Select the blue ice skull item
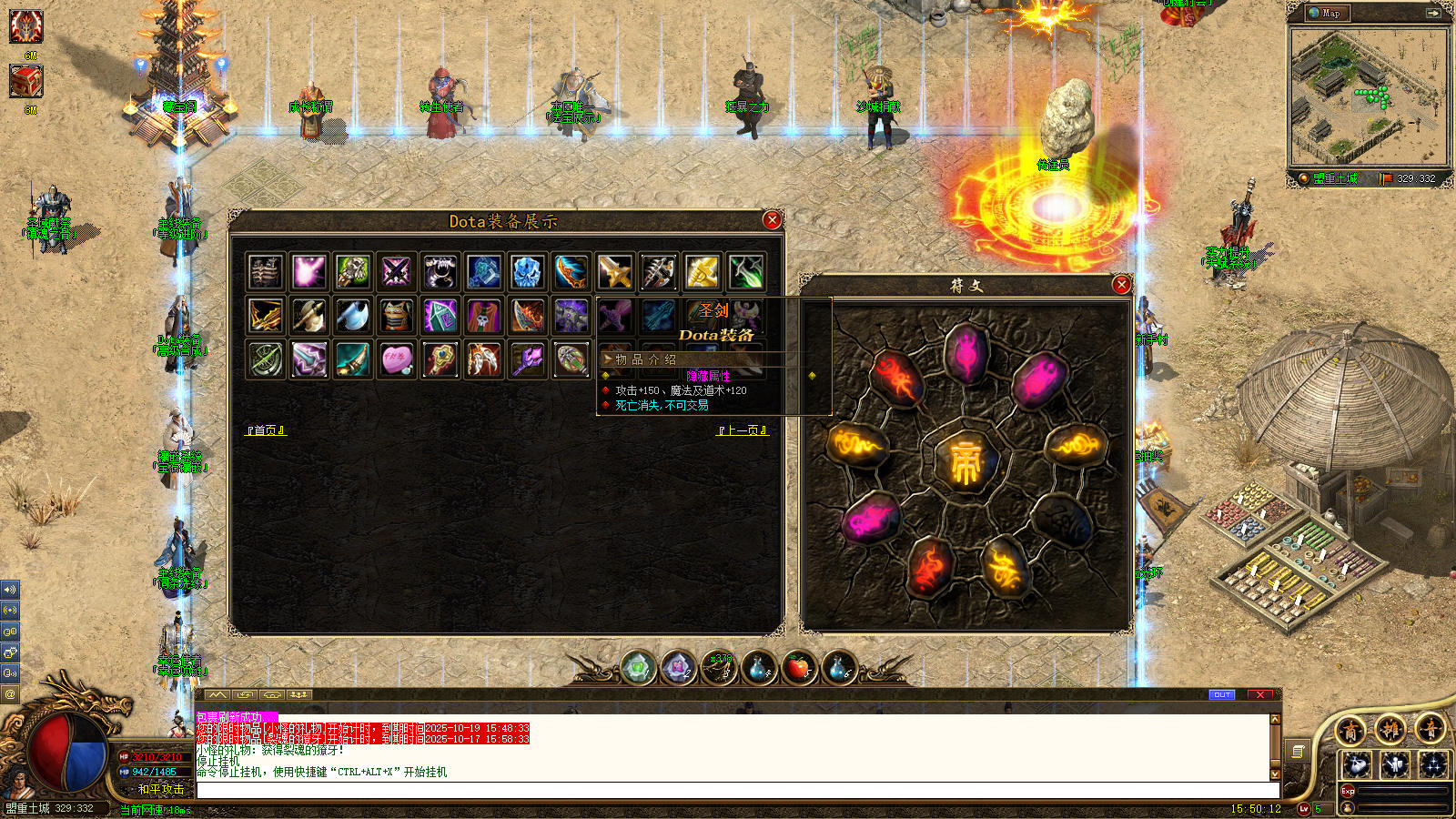The image size is (1456, 819). point(527,271)
